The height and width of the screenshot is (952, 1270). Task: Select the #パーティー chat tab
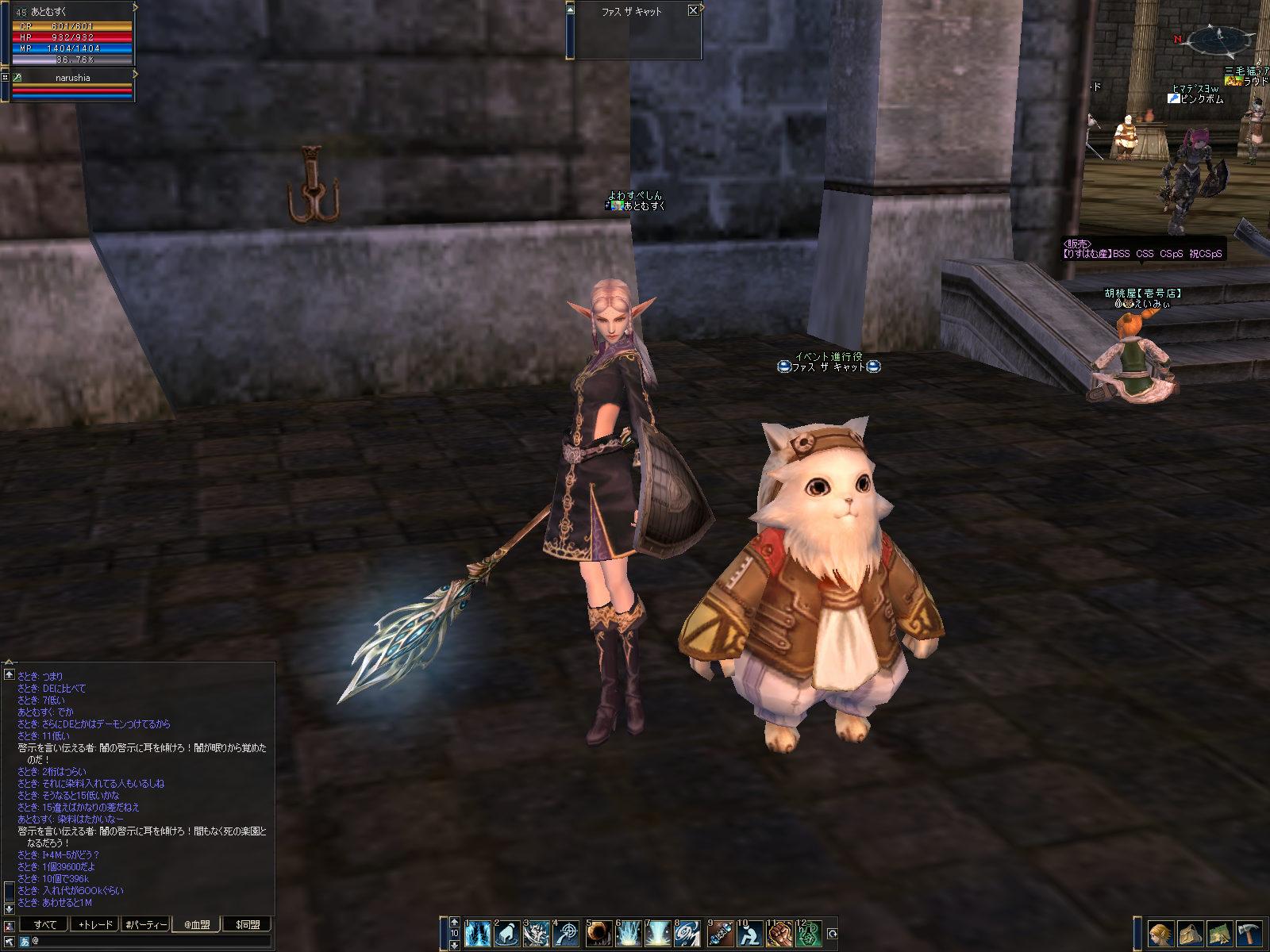[146, 924]
